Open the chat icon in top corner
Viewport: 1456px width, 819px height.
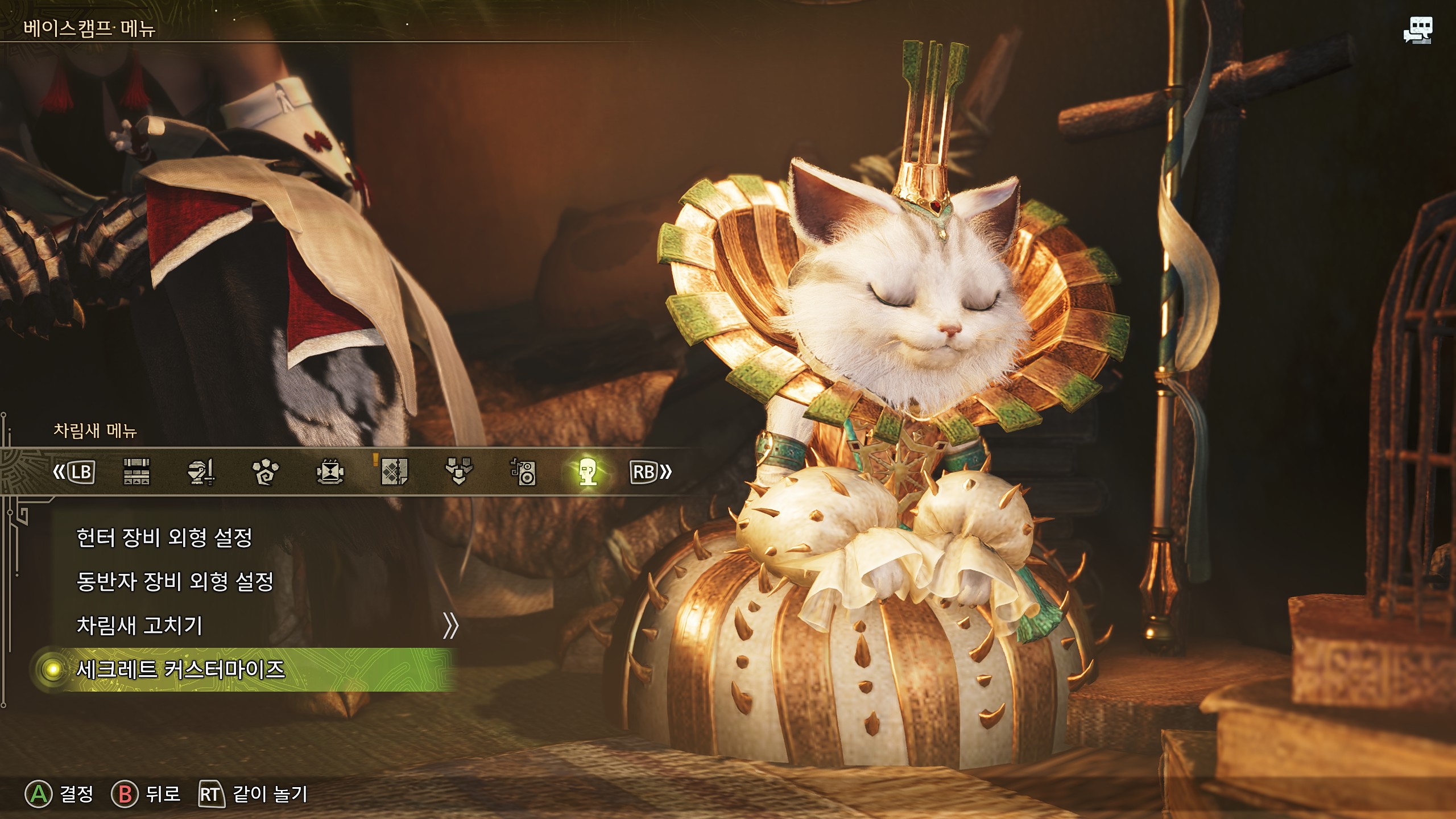1417,30
